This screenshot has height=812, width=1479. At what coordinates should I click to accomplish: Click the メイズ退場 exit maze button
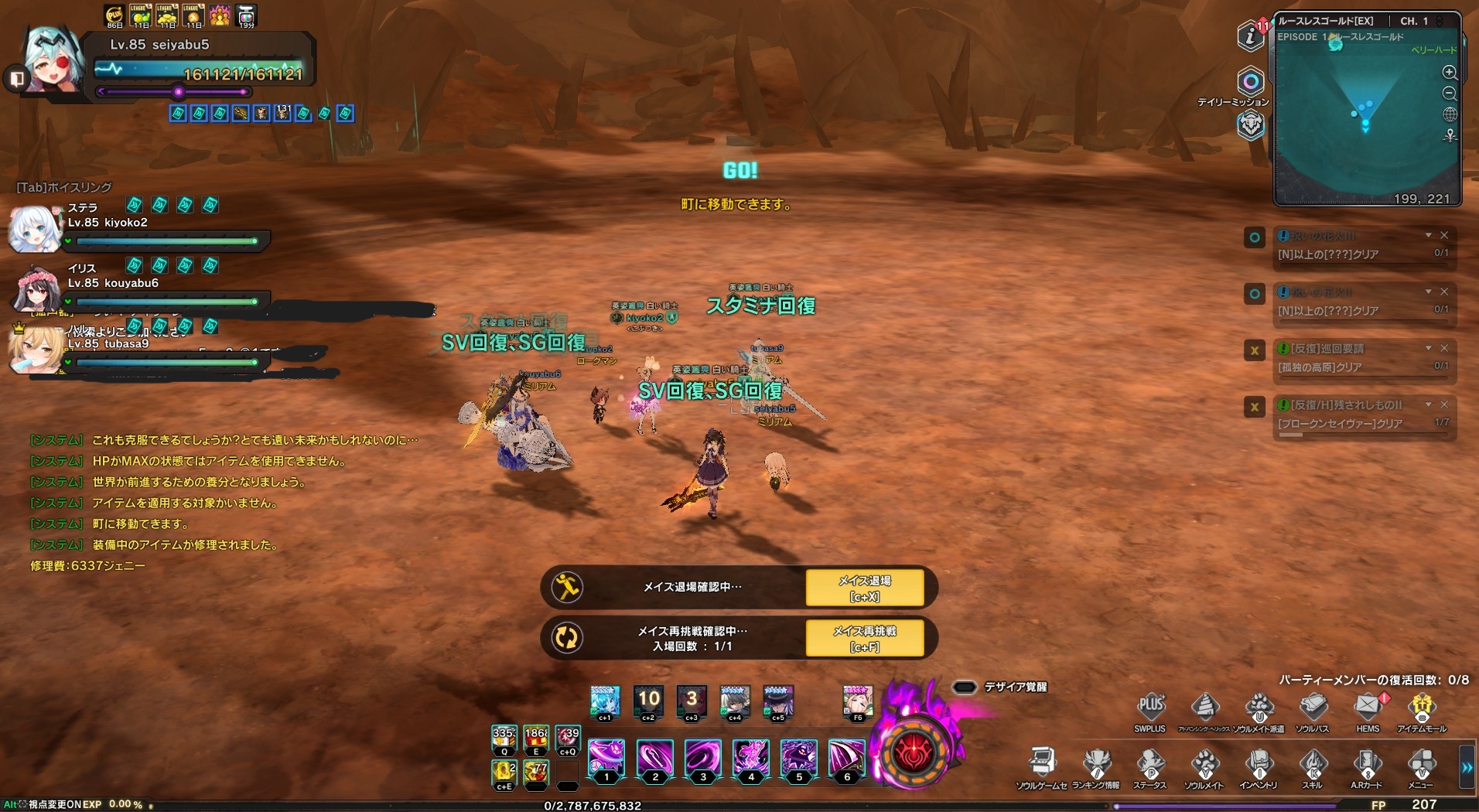[864, 588]
